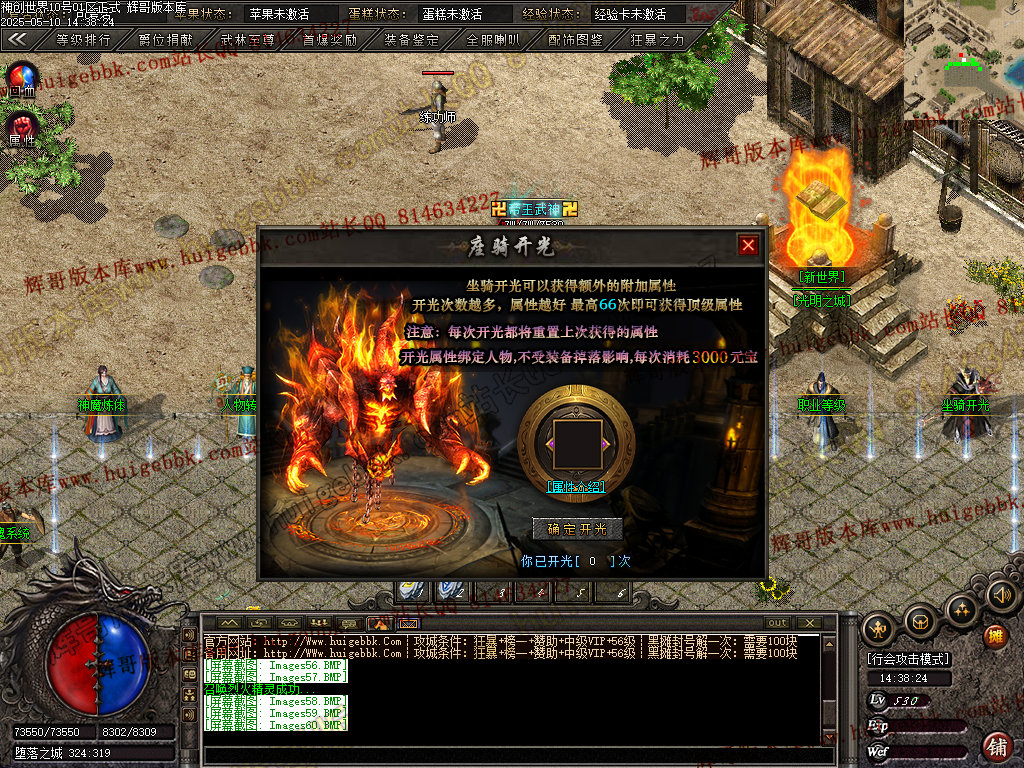Open the 全服喇叭 server broadcast menu

pos(494,40)
